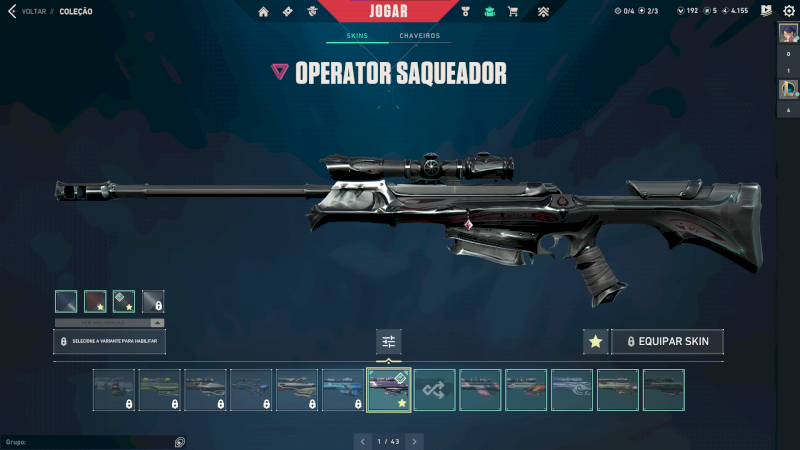Select the random shuffle skin tile
Screen dimensions: 800x450
click(x=435, y=390)
